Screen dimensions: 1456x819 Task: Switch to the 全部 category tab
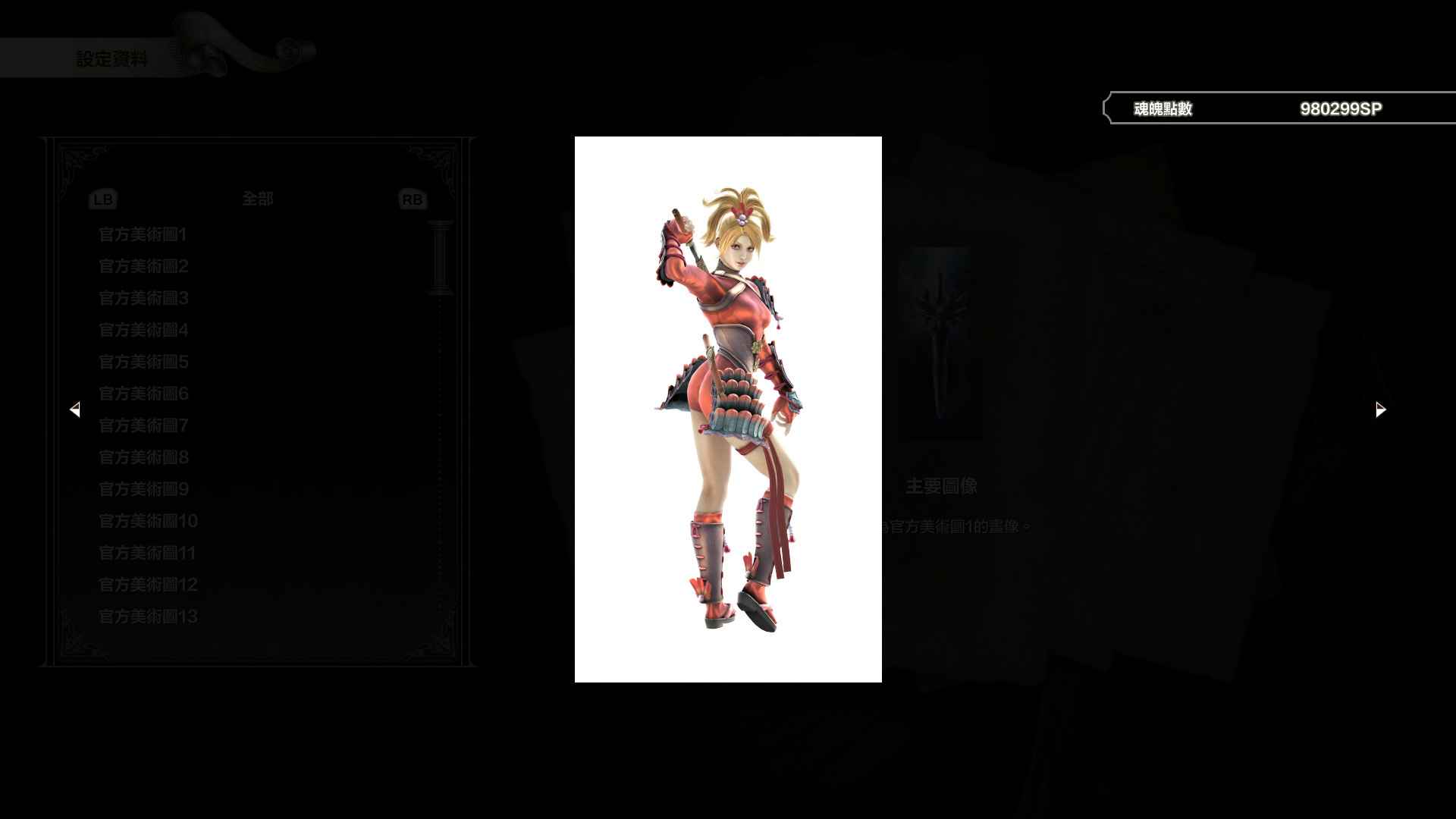pos(258,199)
